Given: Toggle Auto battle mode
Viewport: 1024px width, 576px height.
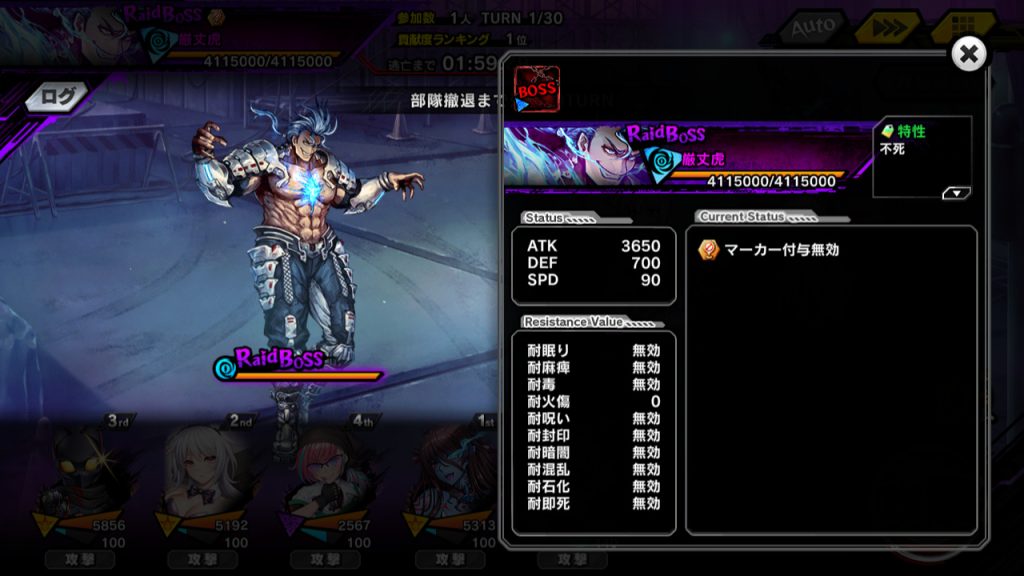Looking at the screenshot, I should [x=812, y=29].
